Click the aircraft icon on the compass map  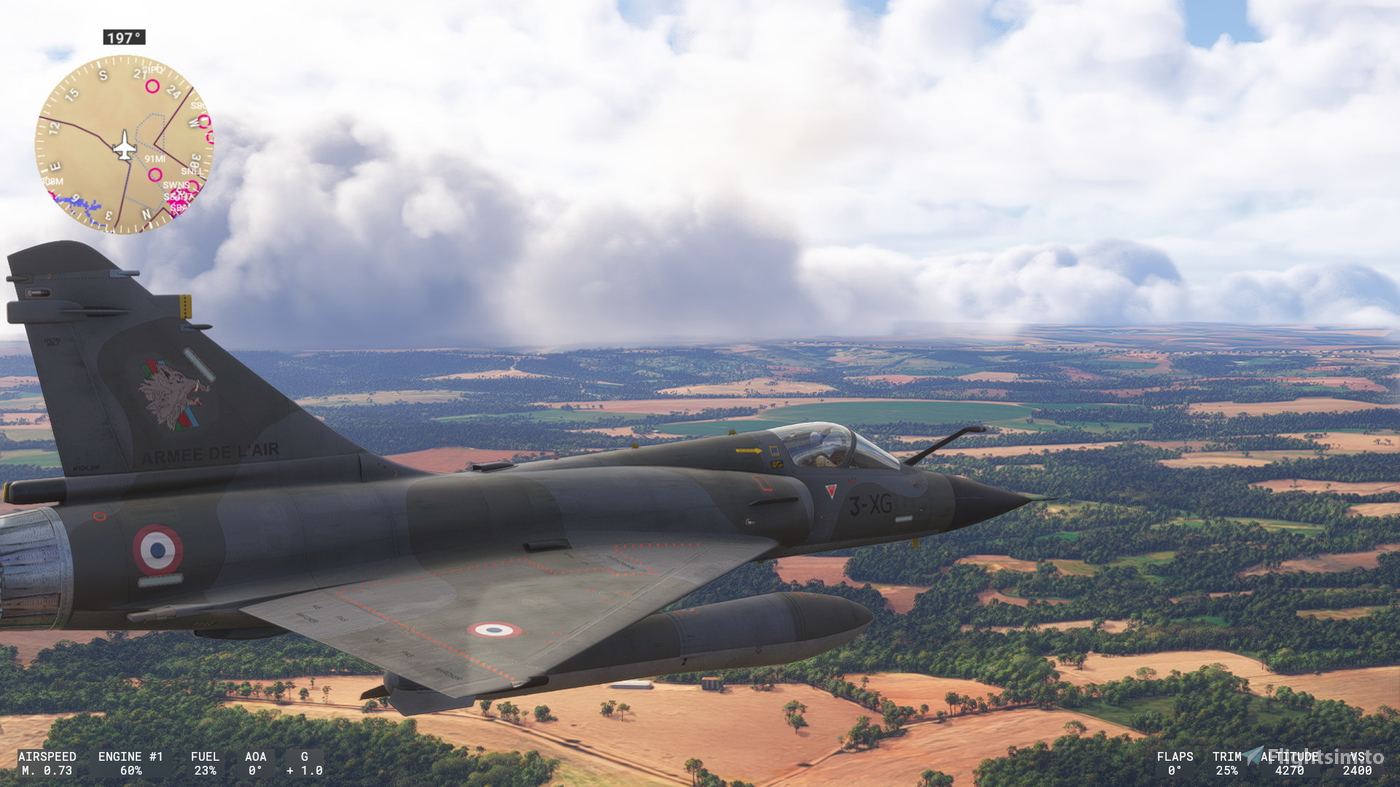[125, 145]
